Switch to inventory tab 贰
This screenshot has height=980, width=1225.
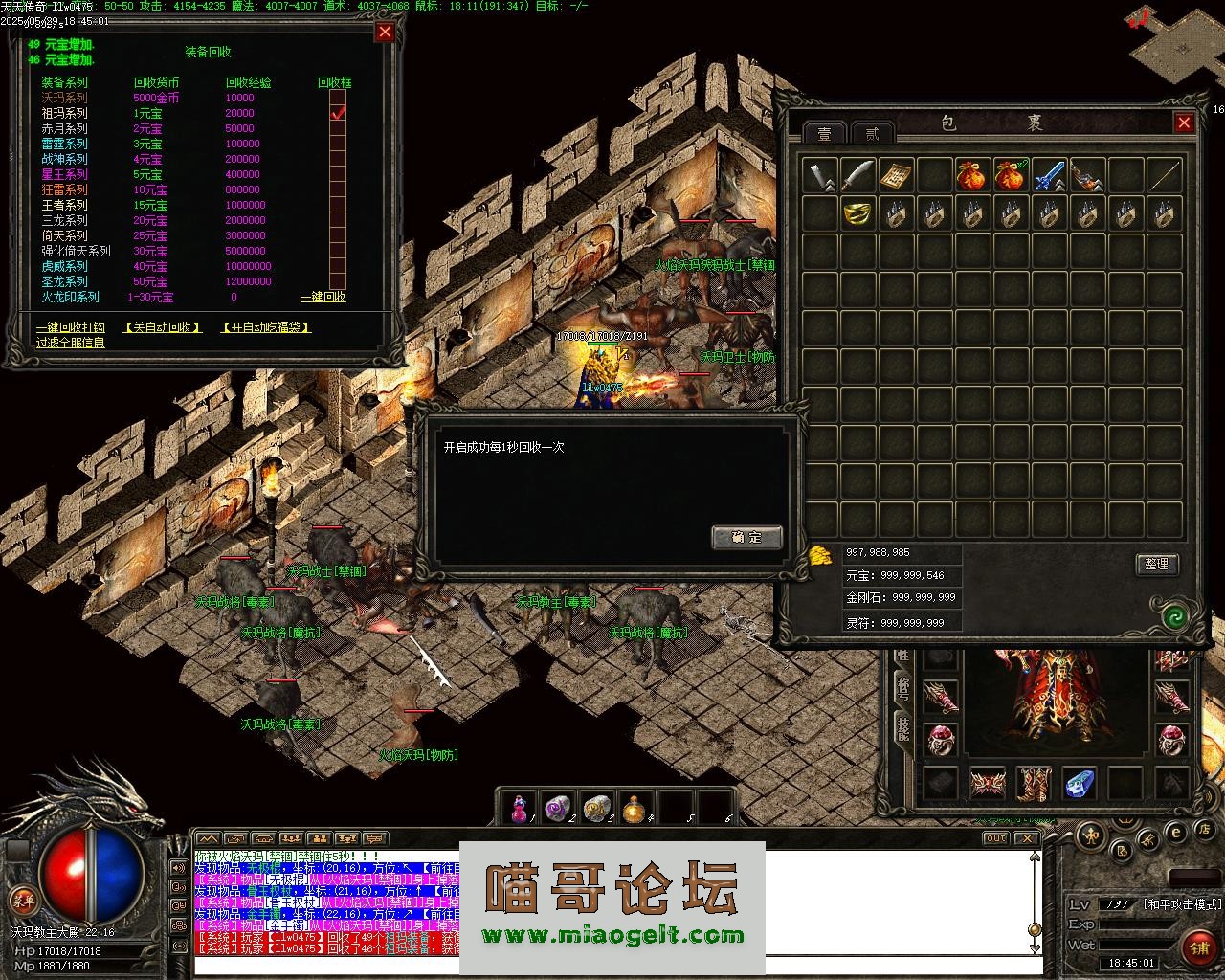coord(872,133)
